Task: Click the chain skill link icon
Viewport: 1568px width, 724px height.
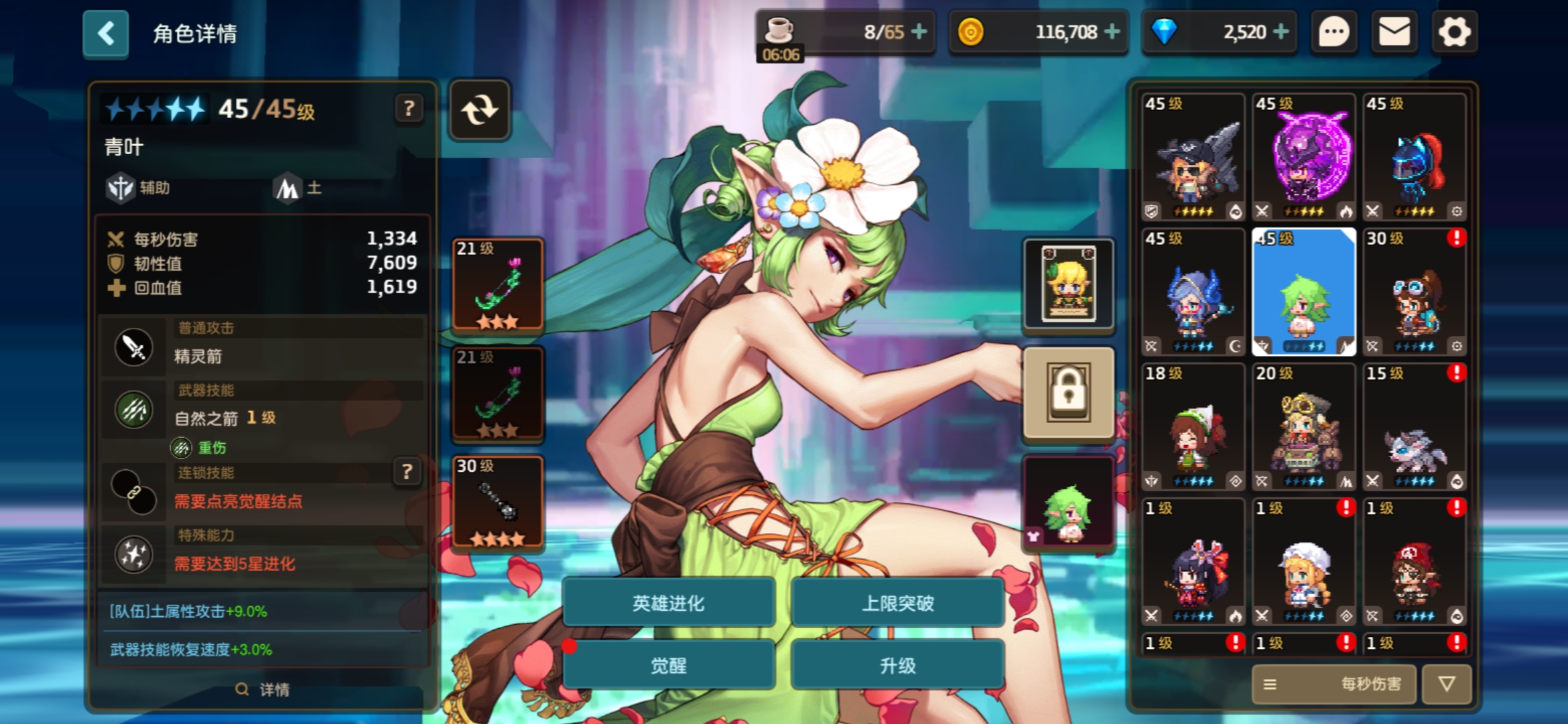Action: pyautogui.click(x=133, y=486)
